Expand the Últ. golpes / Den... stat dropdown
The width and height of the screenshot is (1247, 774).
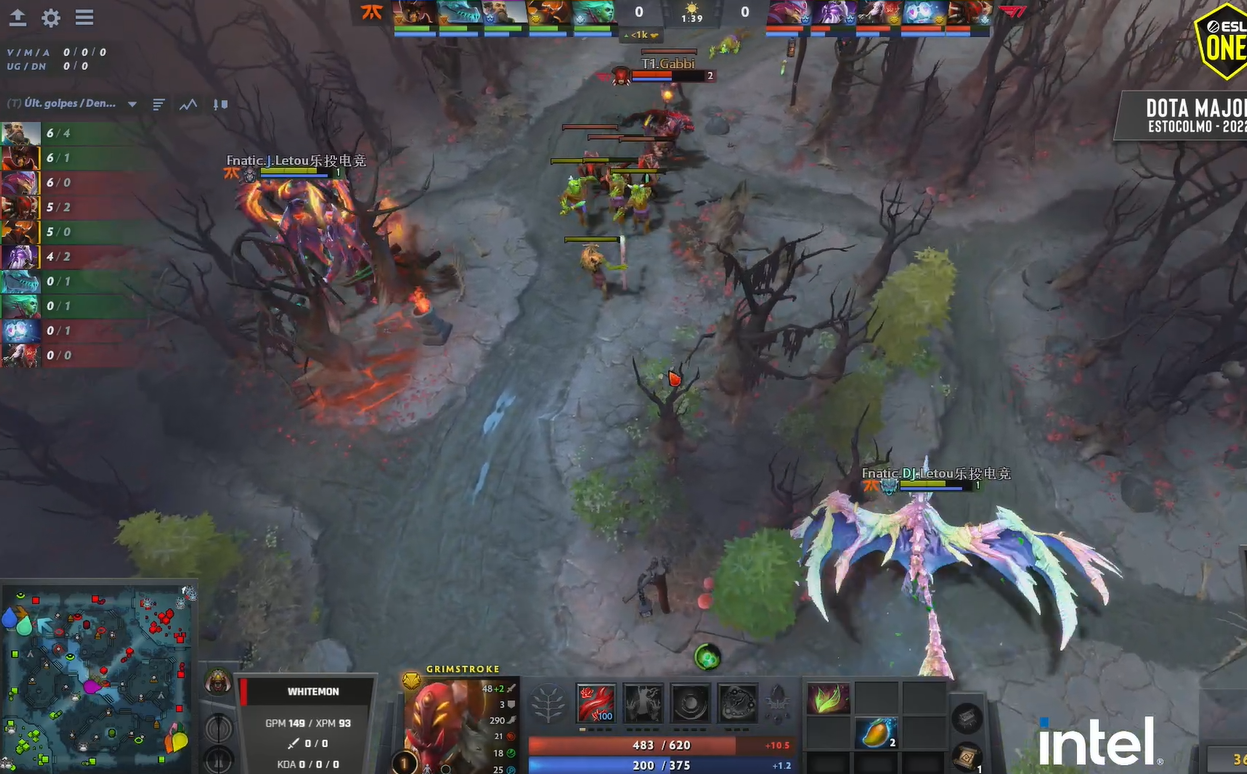pos(132,104)
